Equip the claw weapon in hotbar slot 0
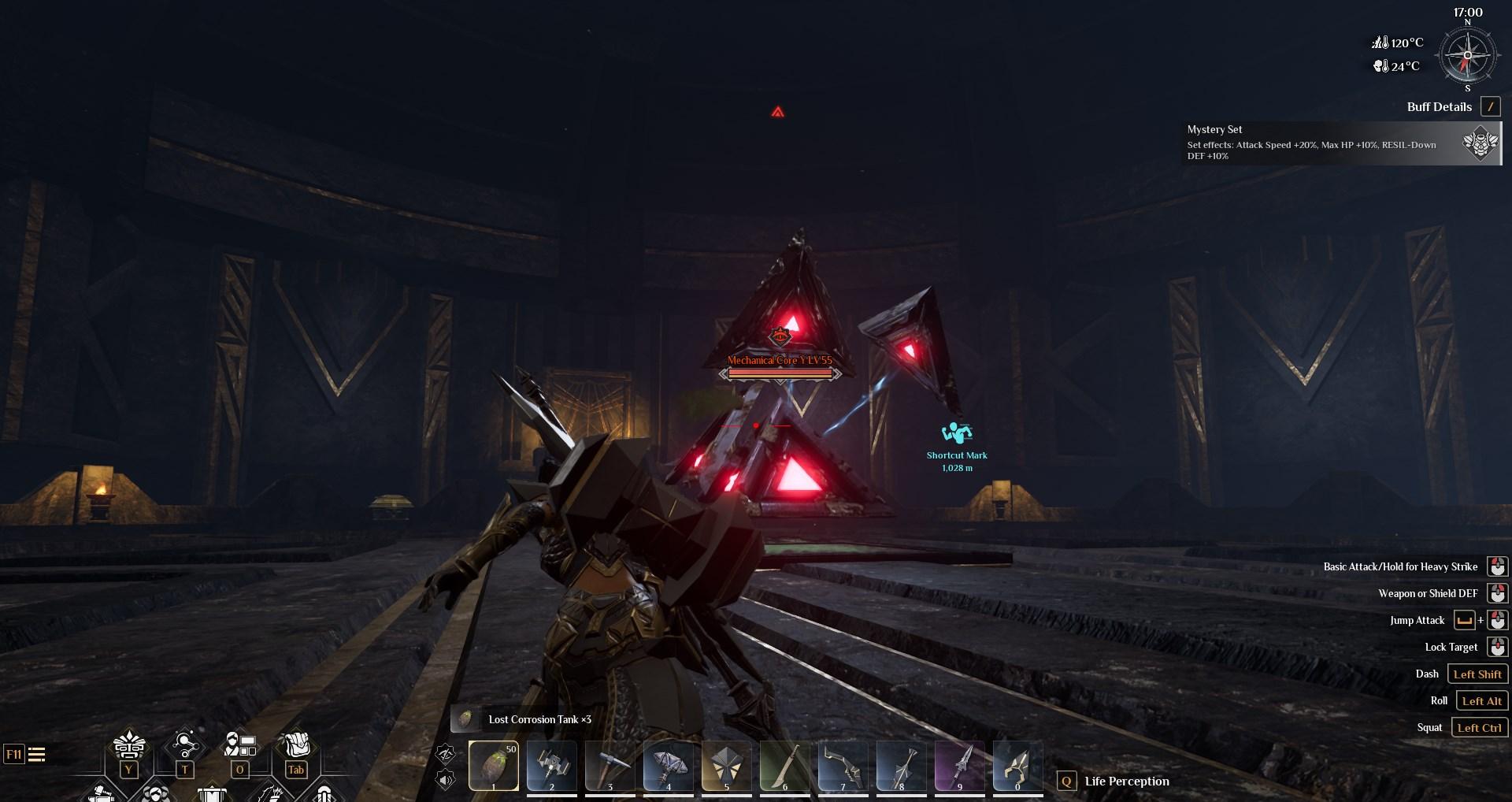Screen dimensions: 1512x802 (1017, 765)
